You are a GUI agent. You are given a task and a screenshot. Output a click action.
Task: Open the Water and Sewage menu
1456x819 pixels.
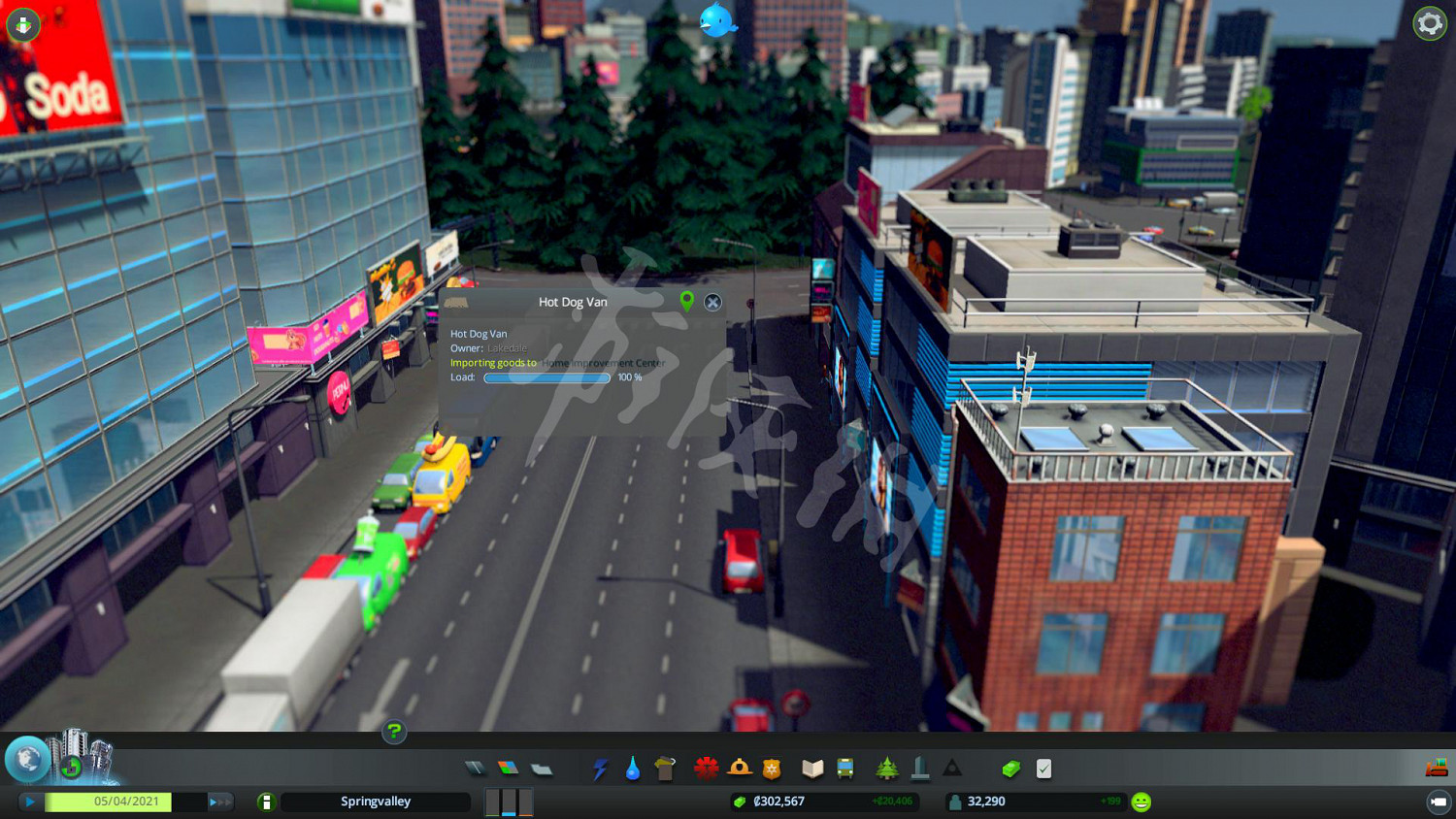click(x=634, y=768)
